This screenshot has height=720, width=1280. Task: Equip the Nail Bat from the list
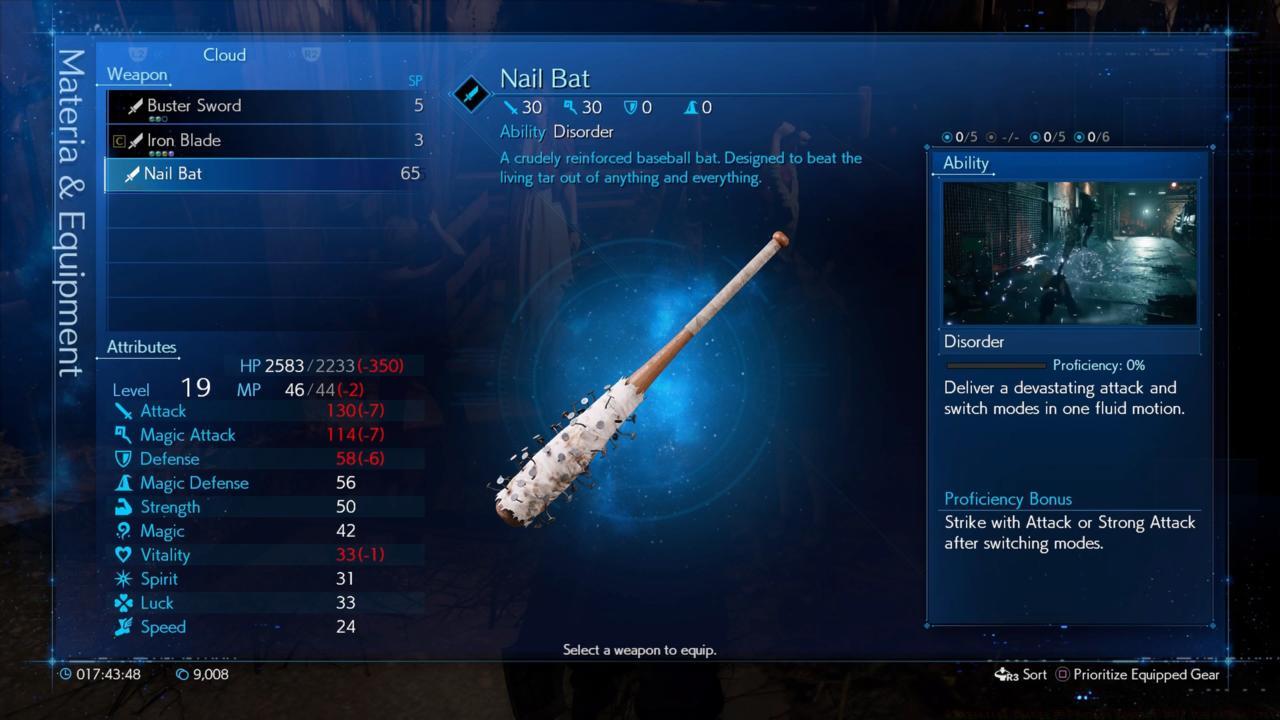tap(265, 174)
